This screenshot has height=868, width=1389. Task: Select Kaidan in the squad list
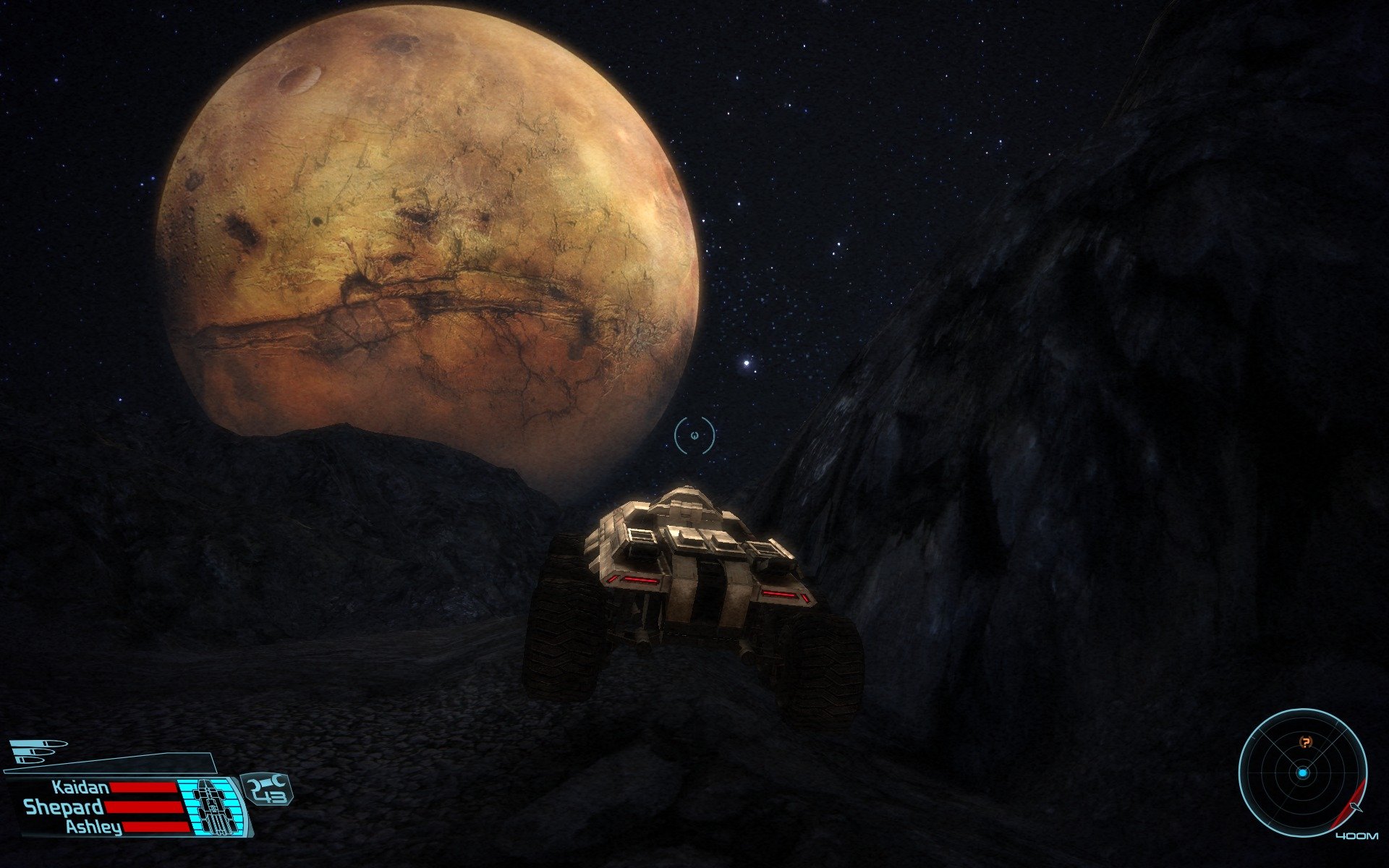[x=80, y=788]
